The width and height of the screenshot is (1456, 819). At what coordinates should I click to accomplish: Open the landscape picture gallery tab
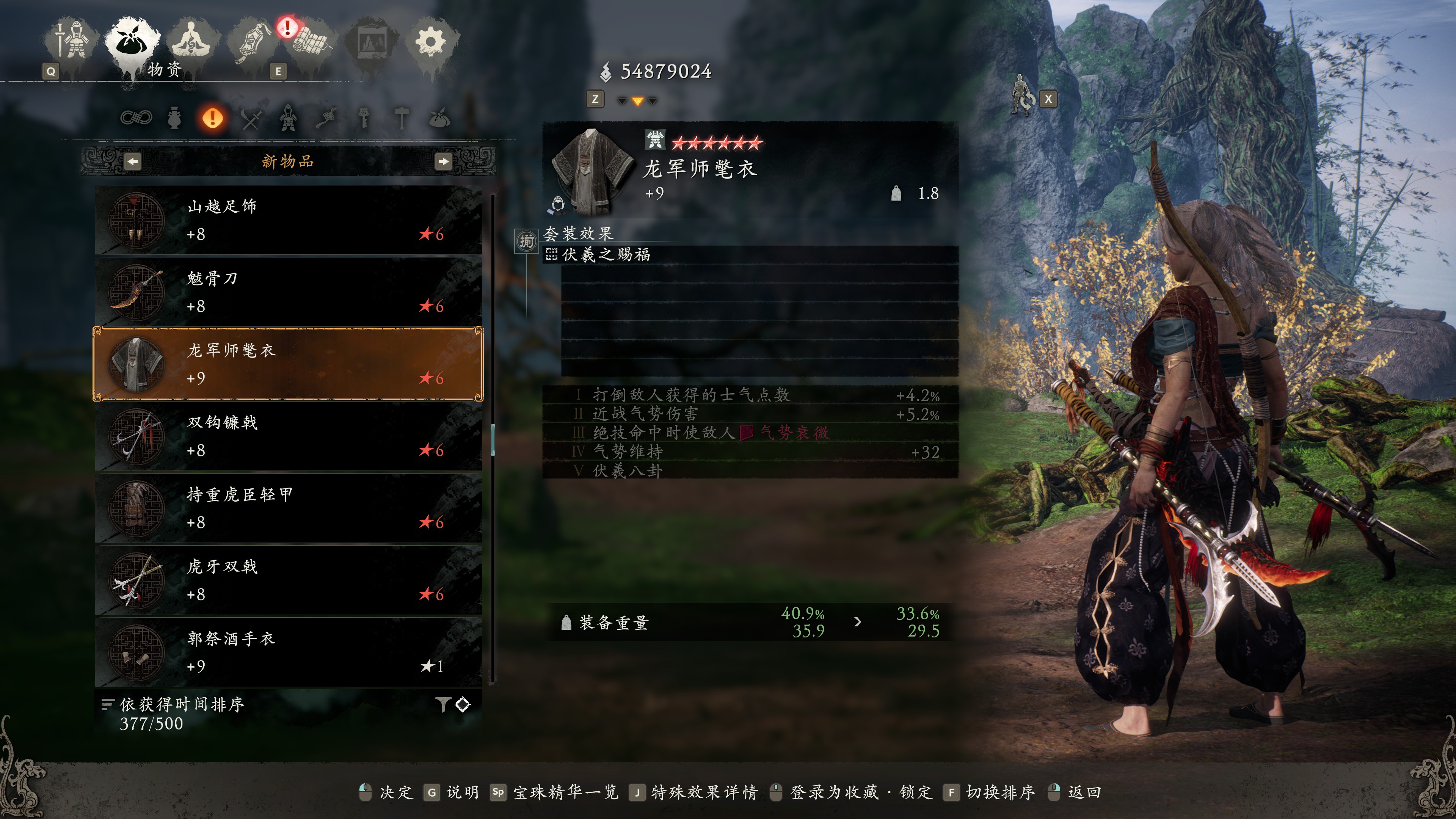click(371, 41)
